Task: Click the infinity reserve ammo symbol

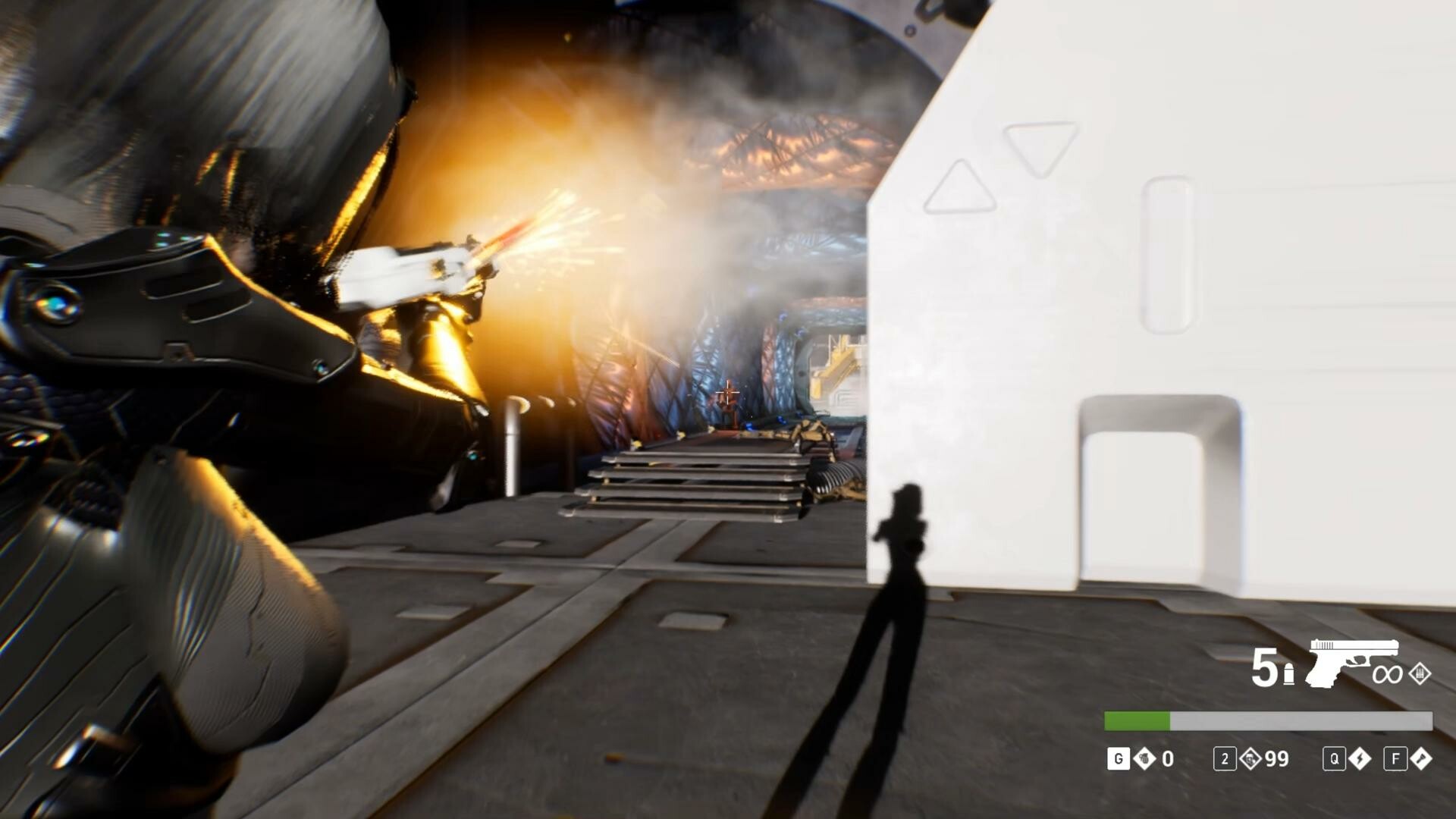Action: (1388, 674)
